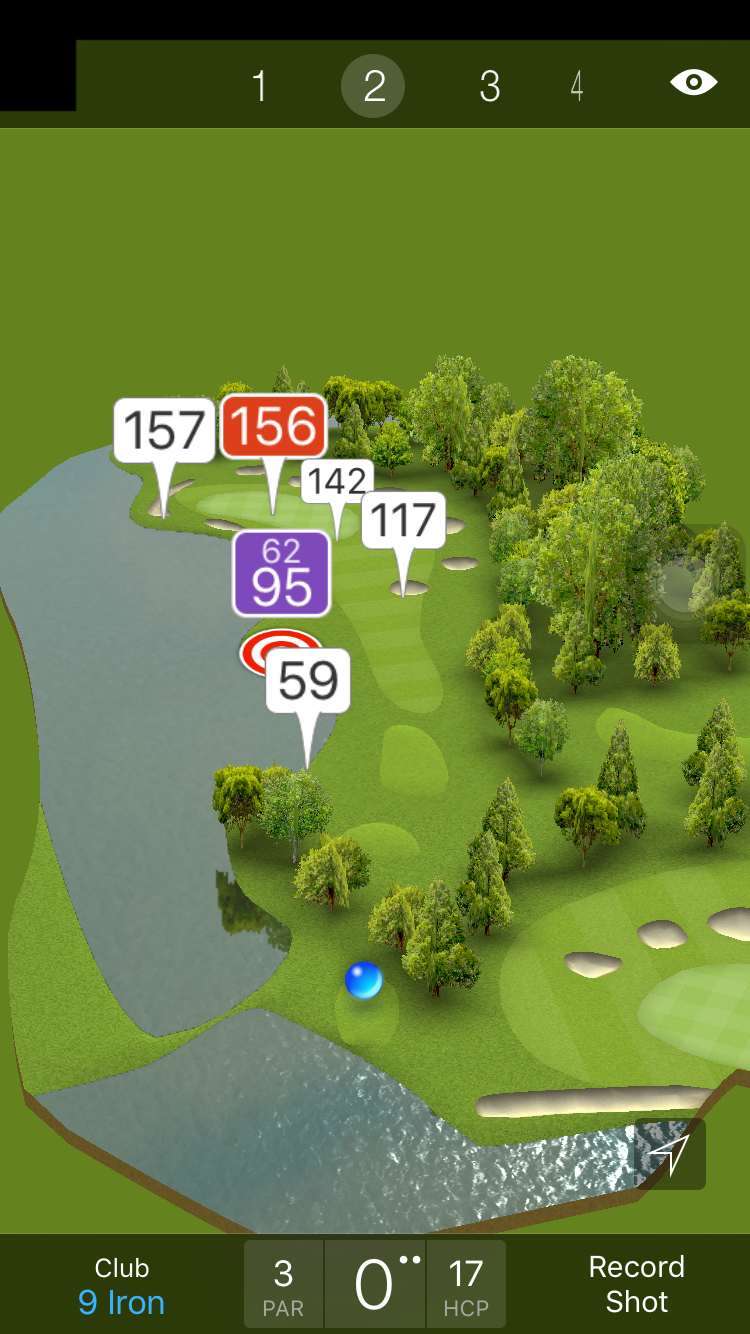Pick the 59 distance marker
750x1334 pixels.
308,681
